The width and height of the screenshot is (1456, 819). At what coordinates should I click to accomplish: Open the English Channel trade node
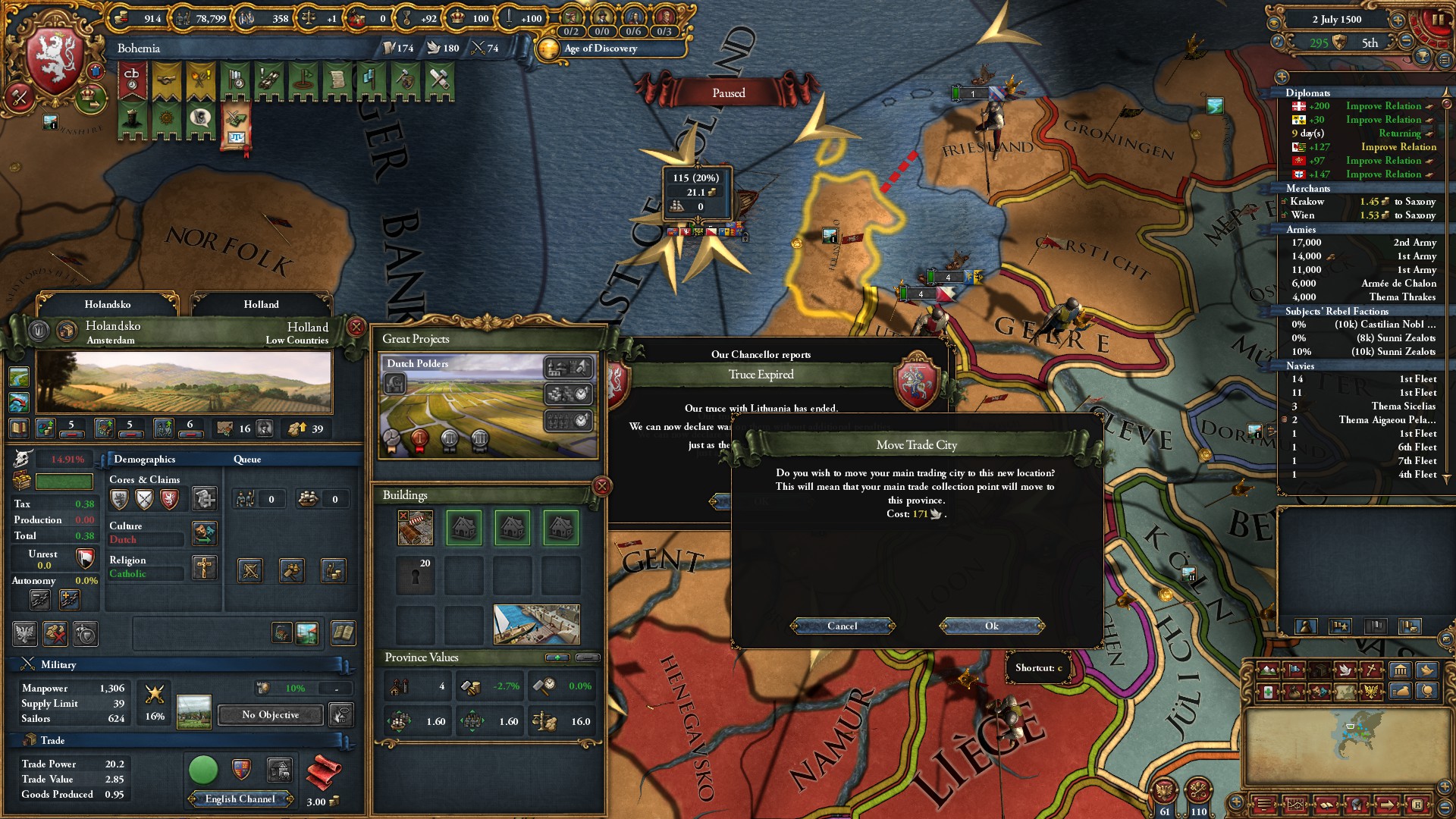pos(240,799)
